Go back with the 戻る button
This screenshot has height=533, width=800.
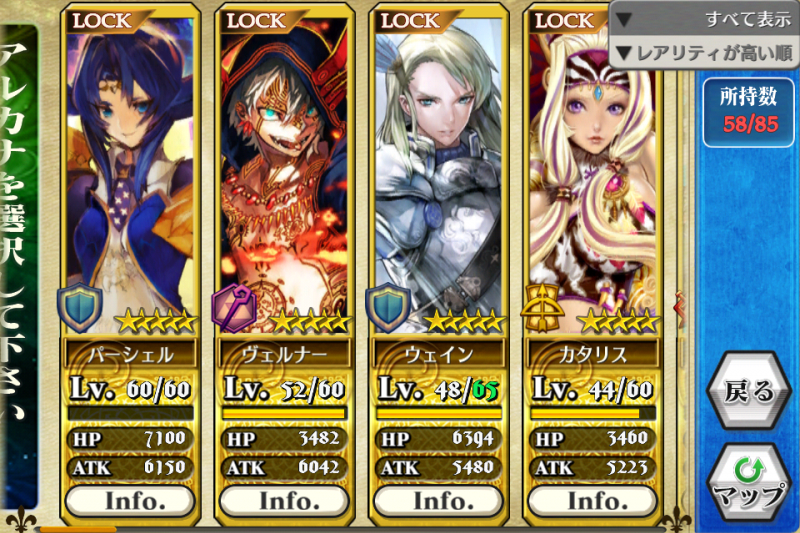click(x=748, y=390)
